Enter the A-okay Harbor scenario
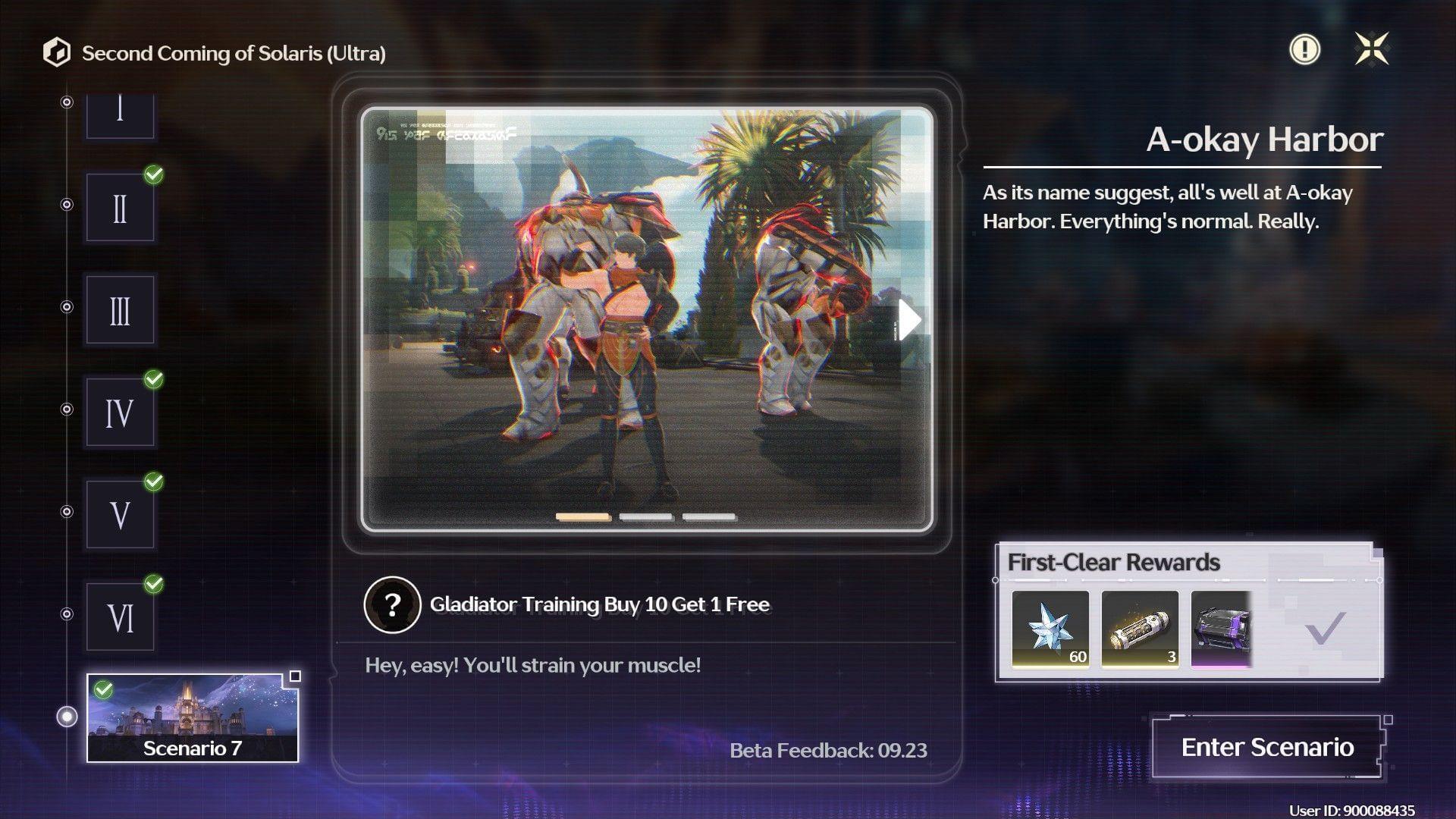 click(1267, 747)
